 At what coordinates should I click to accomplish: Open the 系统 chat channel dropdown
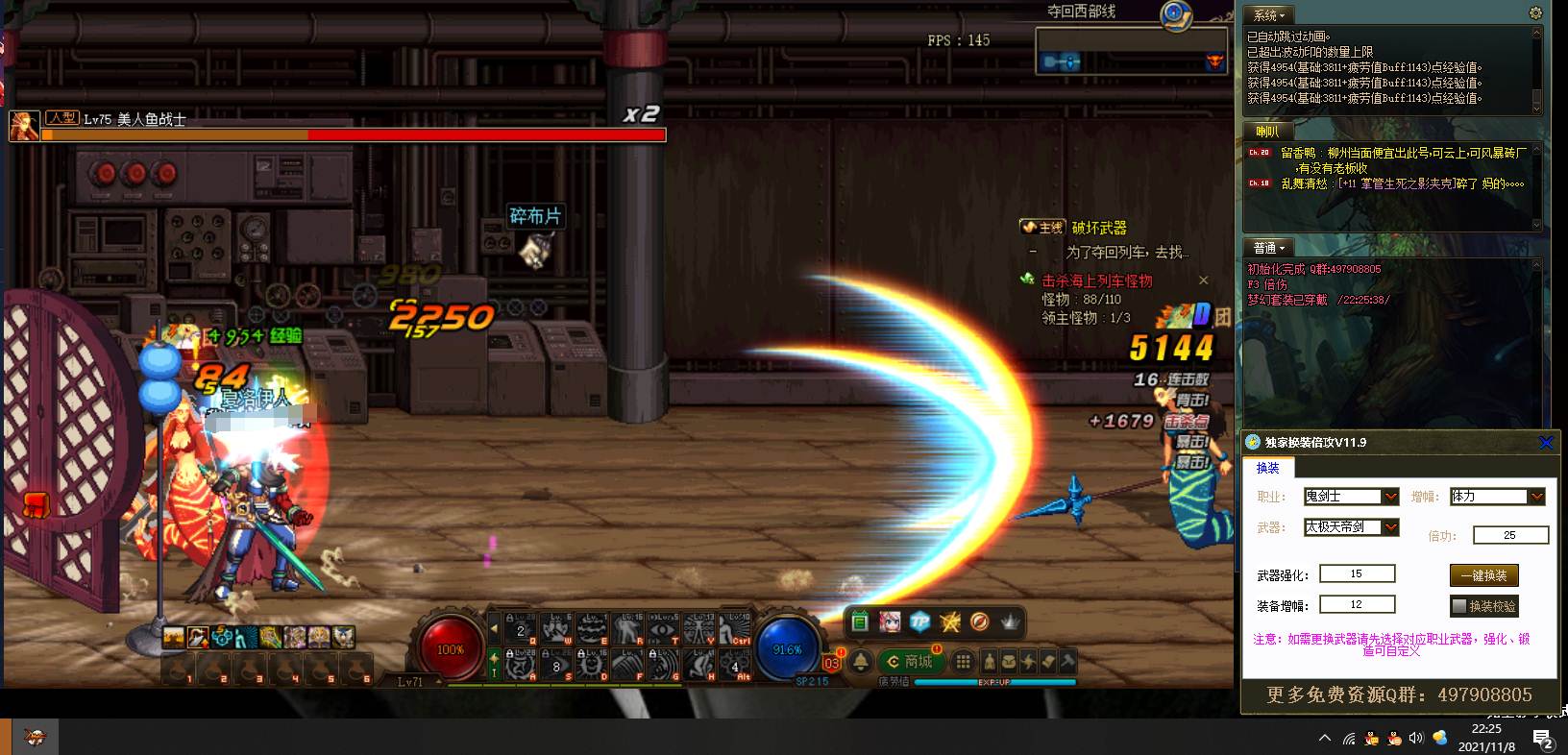point(1269,15)
